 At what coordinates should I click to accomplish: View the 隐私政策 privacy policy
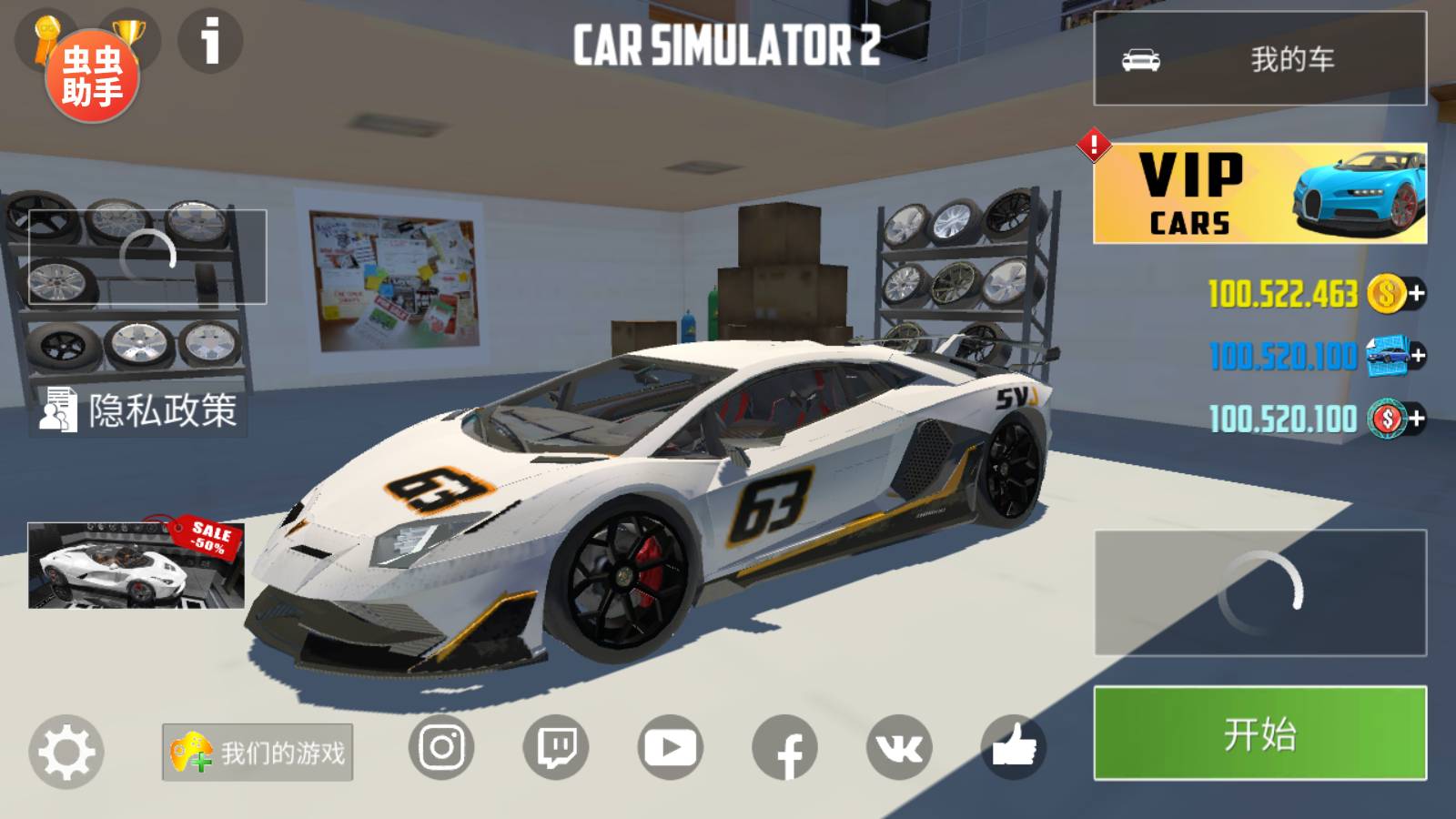pos(138,410)
